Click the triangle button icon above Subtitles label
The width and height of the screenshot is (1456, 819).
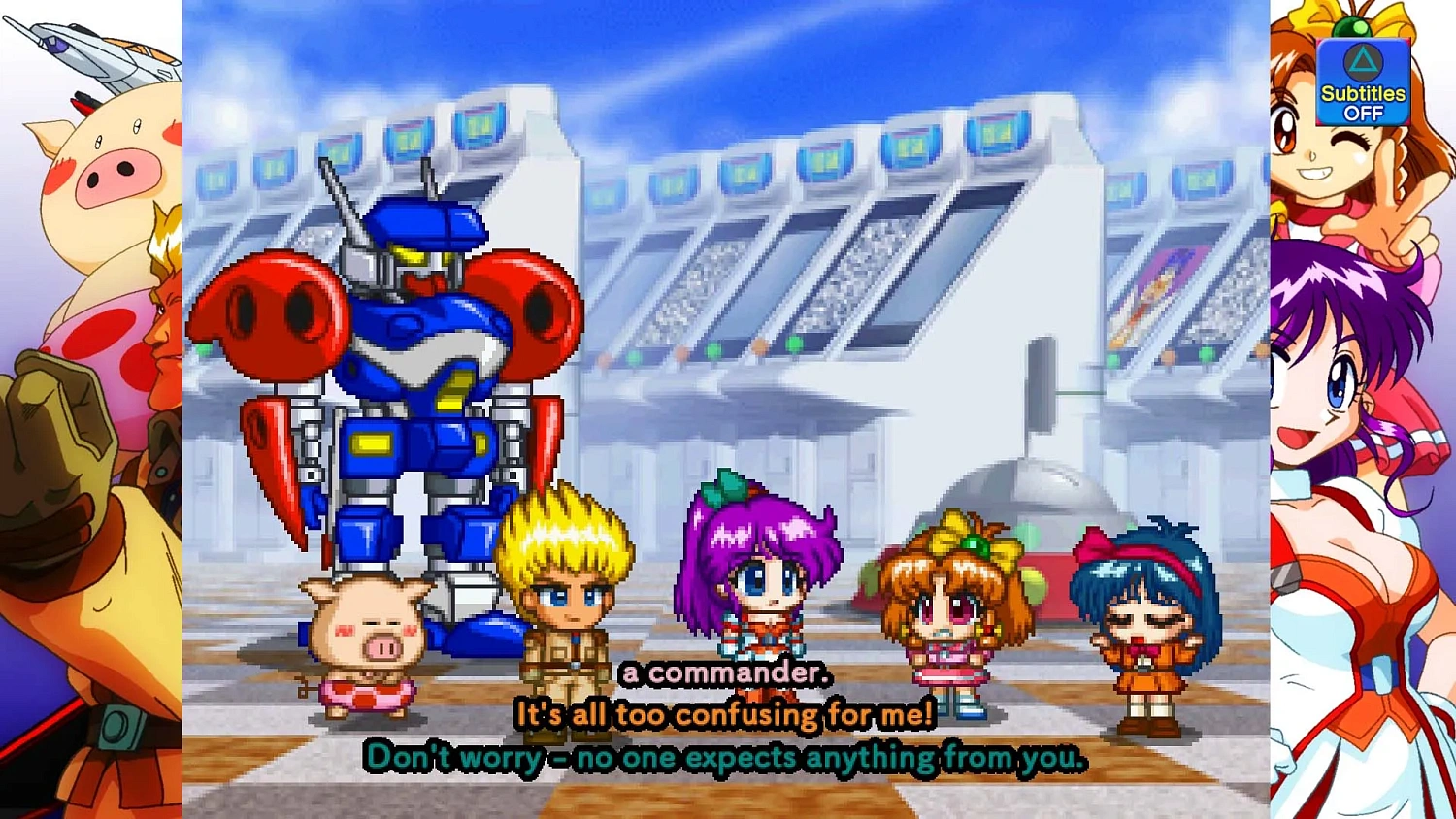[x=1362, y=60]
